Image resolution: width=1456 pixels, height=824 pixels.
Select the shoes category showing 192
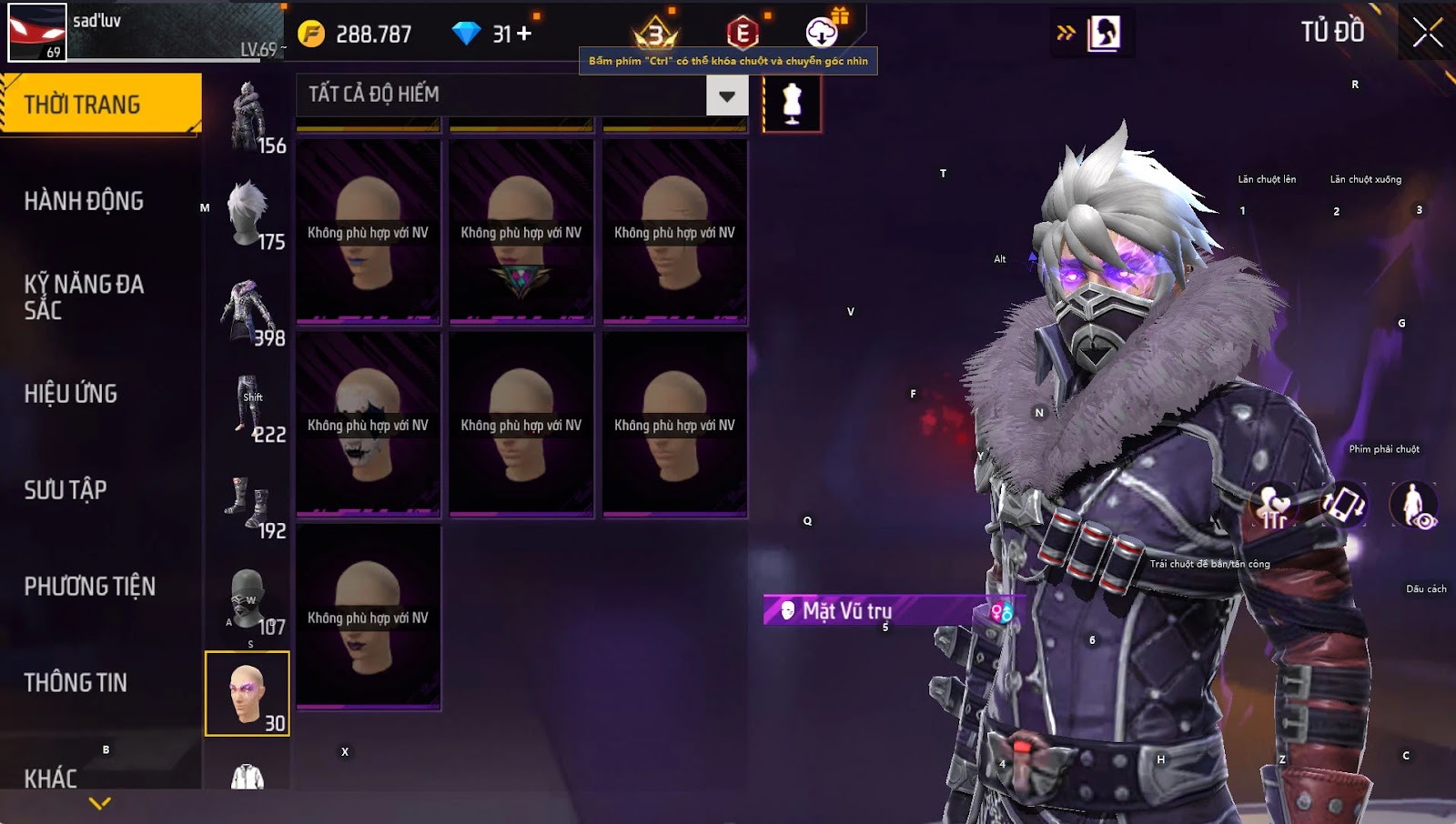pos(248,504)
